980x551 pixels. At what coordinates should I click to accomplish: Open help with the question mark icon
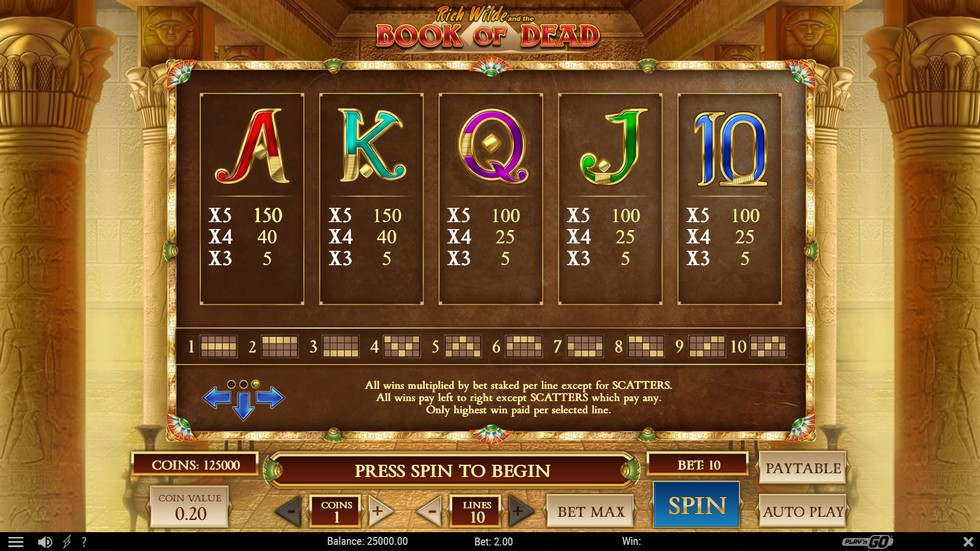pos(85,542)
